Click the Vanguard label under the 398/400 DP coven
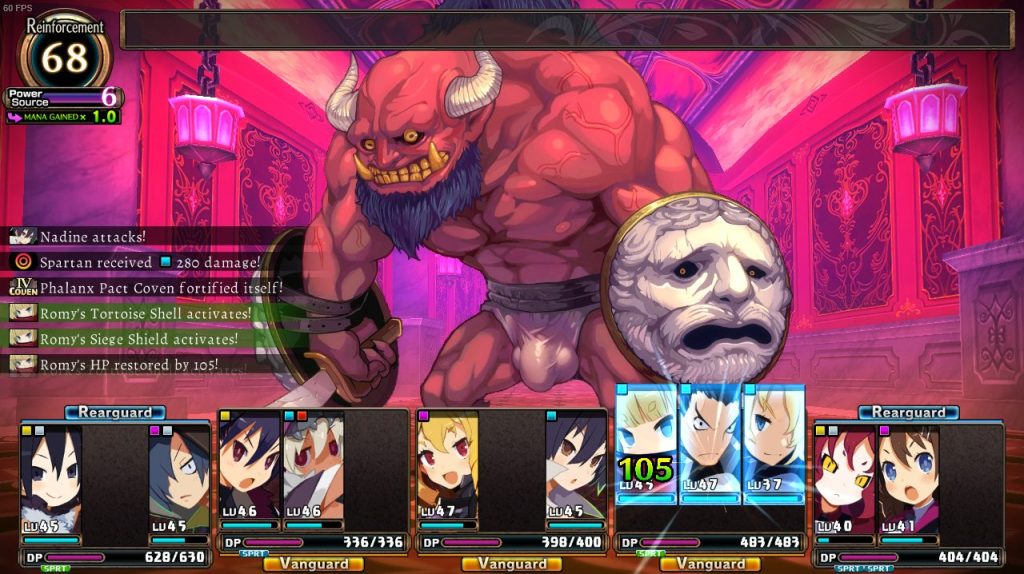The height and width of the screenshot is (574, 1024). 512,564
